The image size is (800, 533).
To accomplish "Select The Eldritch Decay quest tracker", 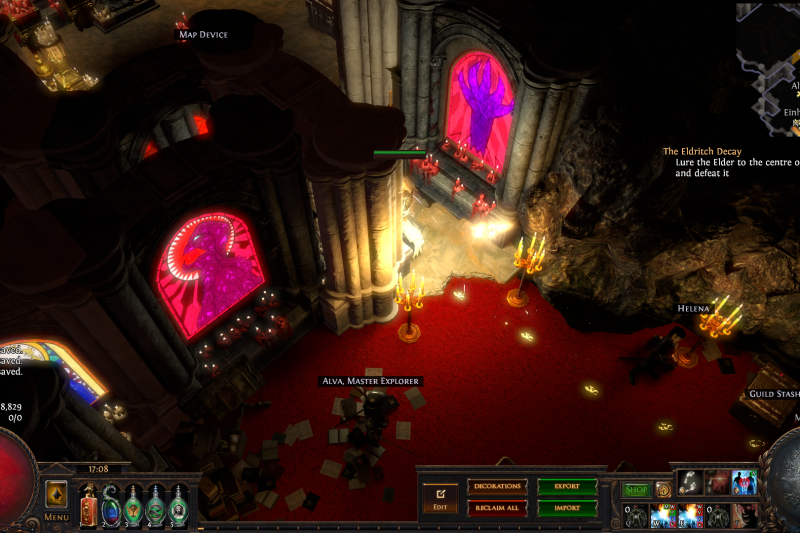I will [x=702, y=152].
